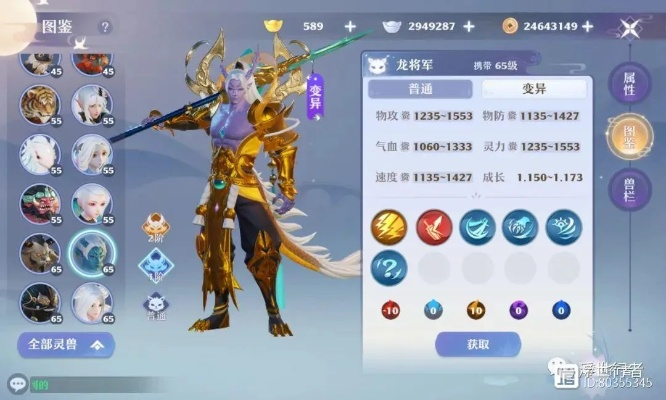Add copper coins with the plus button
Image resolution: width=666 pixels, height=400 pixels.
(587, 26)
